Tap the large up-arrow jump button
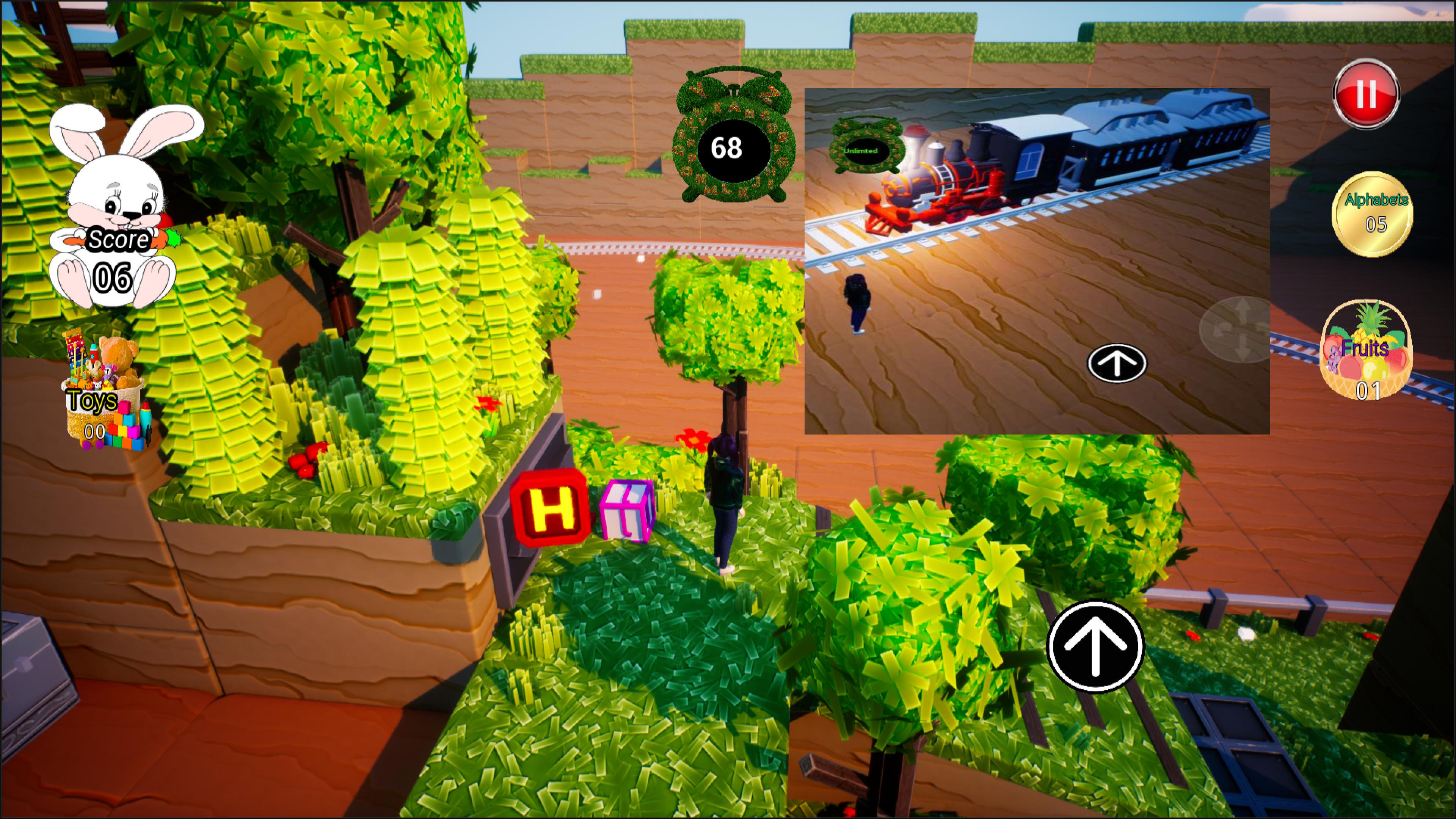The width and height of the screenshot is (1456, 819). coord(1095,646)
